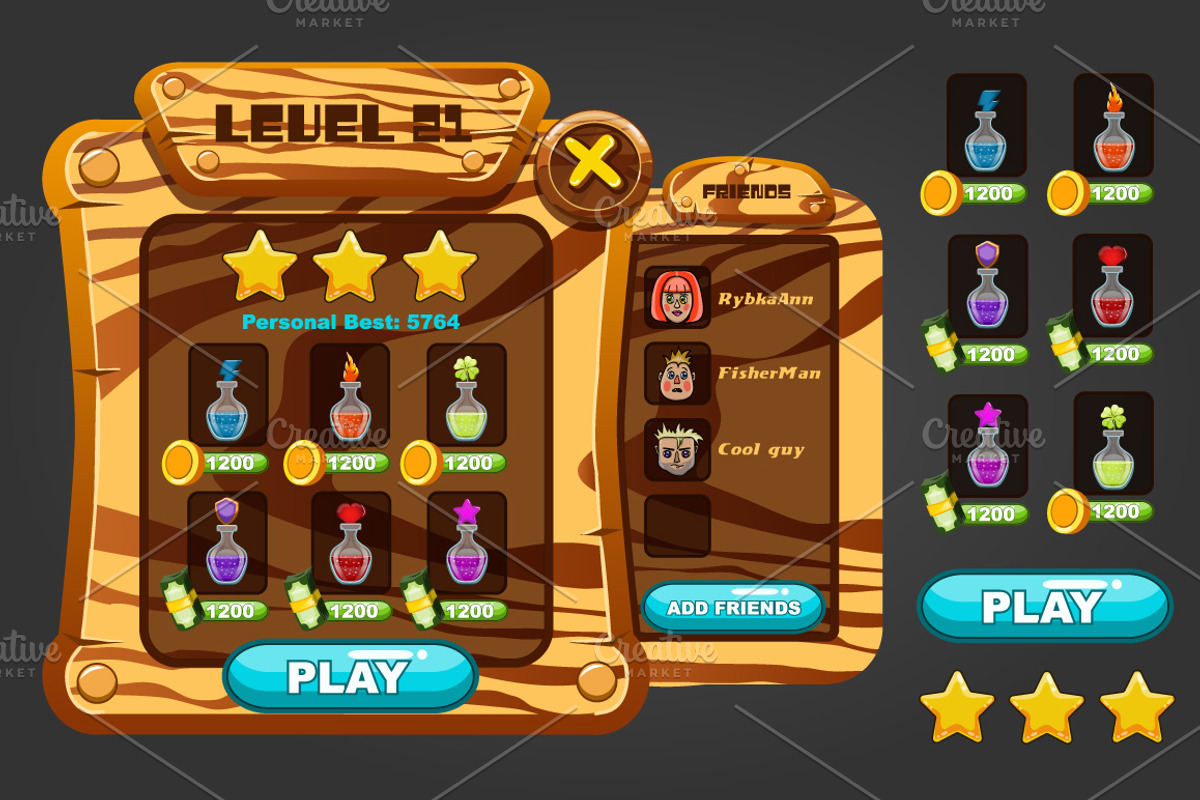Select the empty friend slot below Cool guy
This screenshot has height=800, width=1200.
(677, 525)
